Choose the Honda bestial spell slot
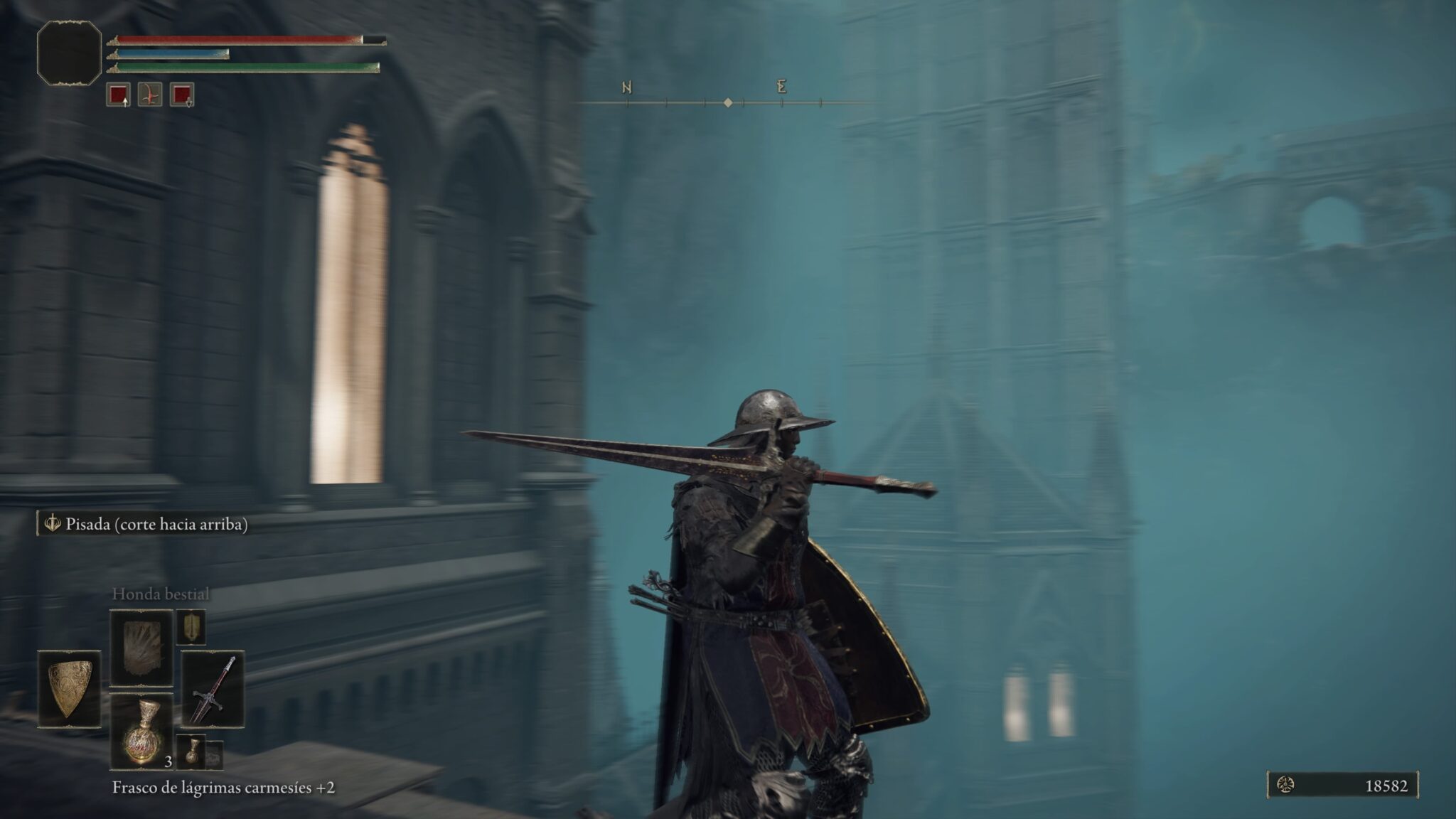 [x=141, y=648]
